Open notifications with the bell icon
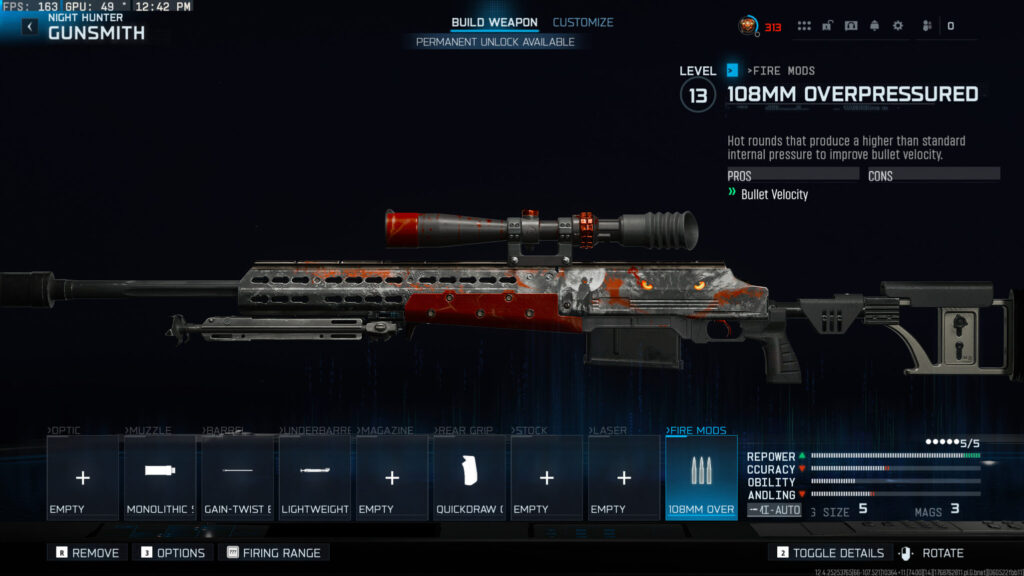 pyautogui.click(x=874, y=26)
